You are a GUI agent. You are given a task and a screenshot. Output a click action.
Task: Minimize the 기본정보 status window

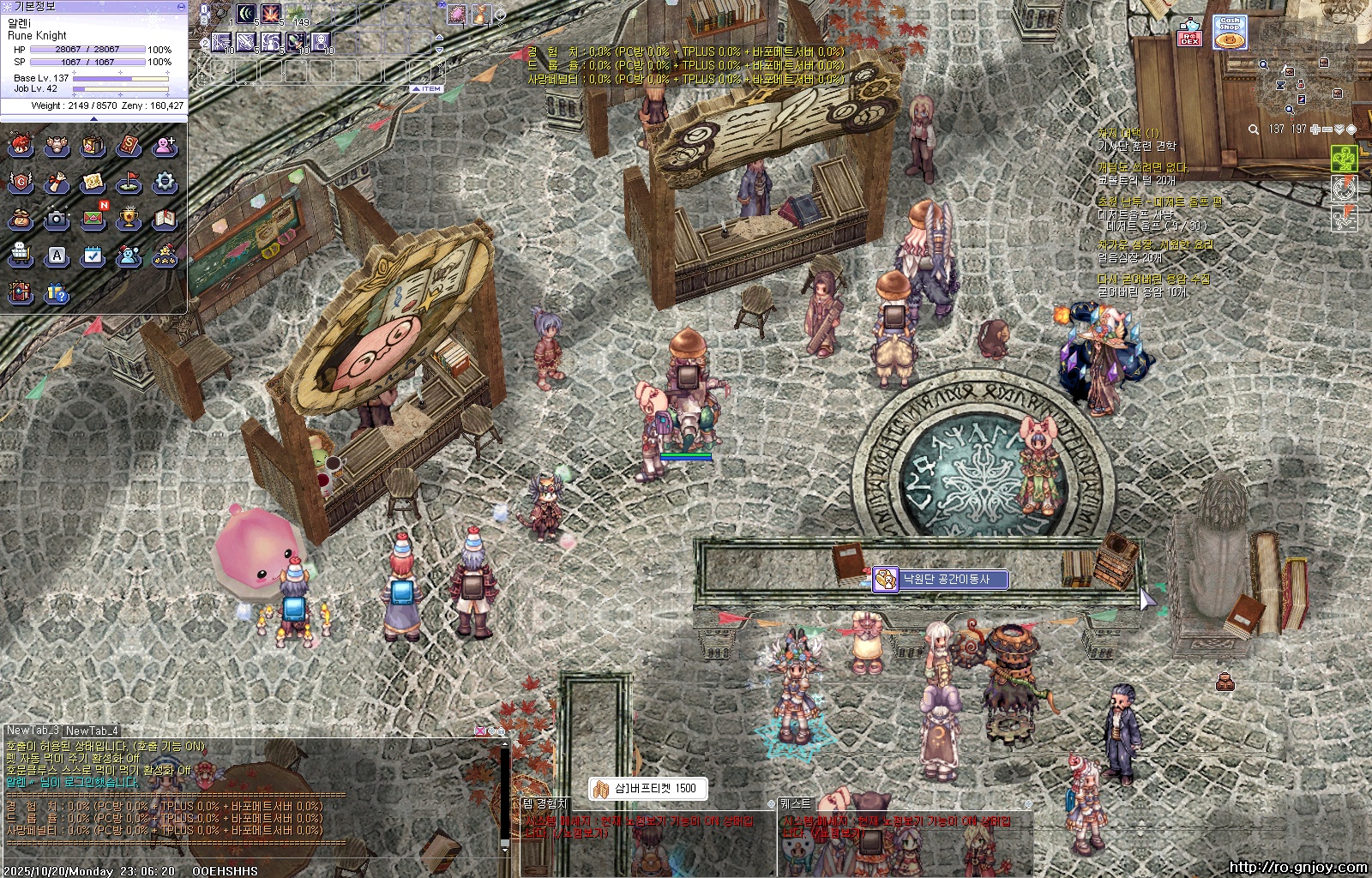tap(180, 6)
